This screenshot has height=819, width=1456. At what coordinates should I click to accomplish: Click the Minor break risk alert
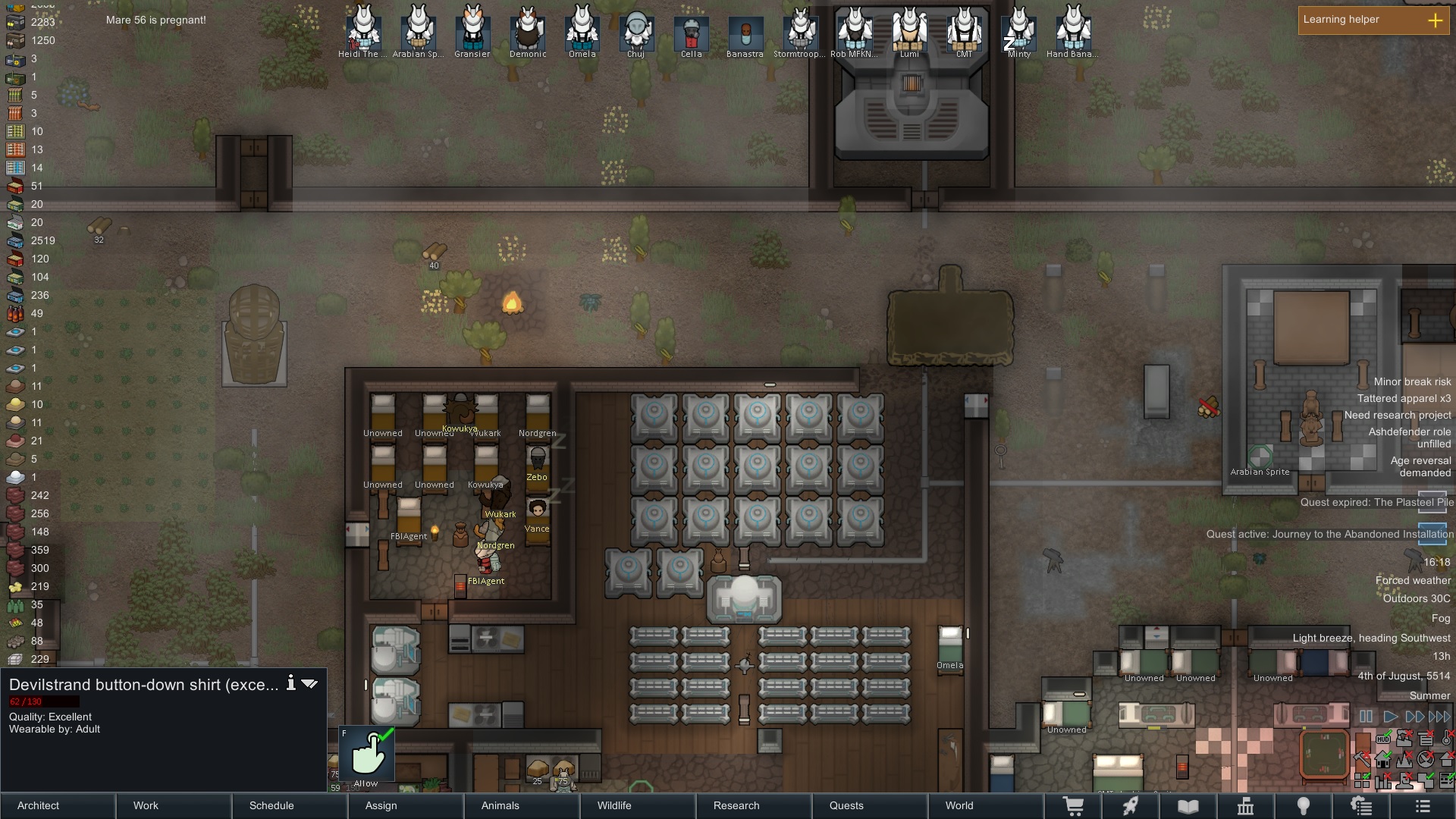[1412, 382]
